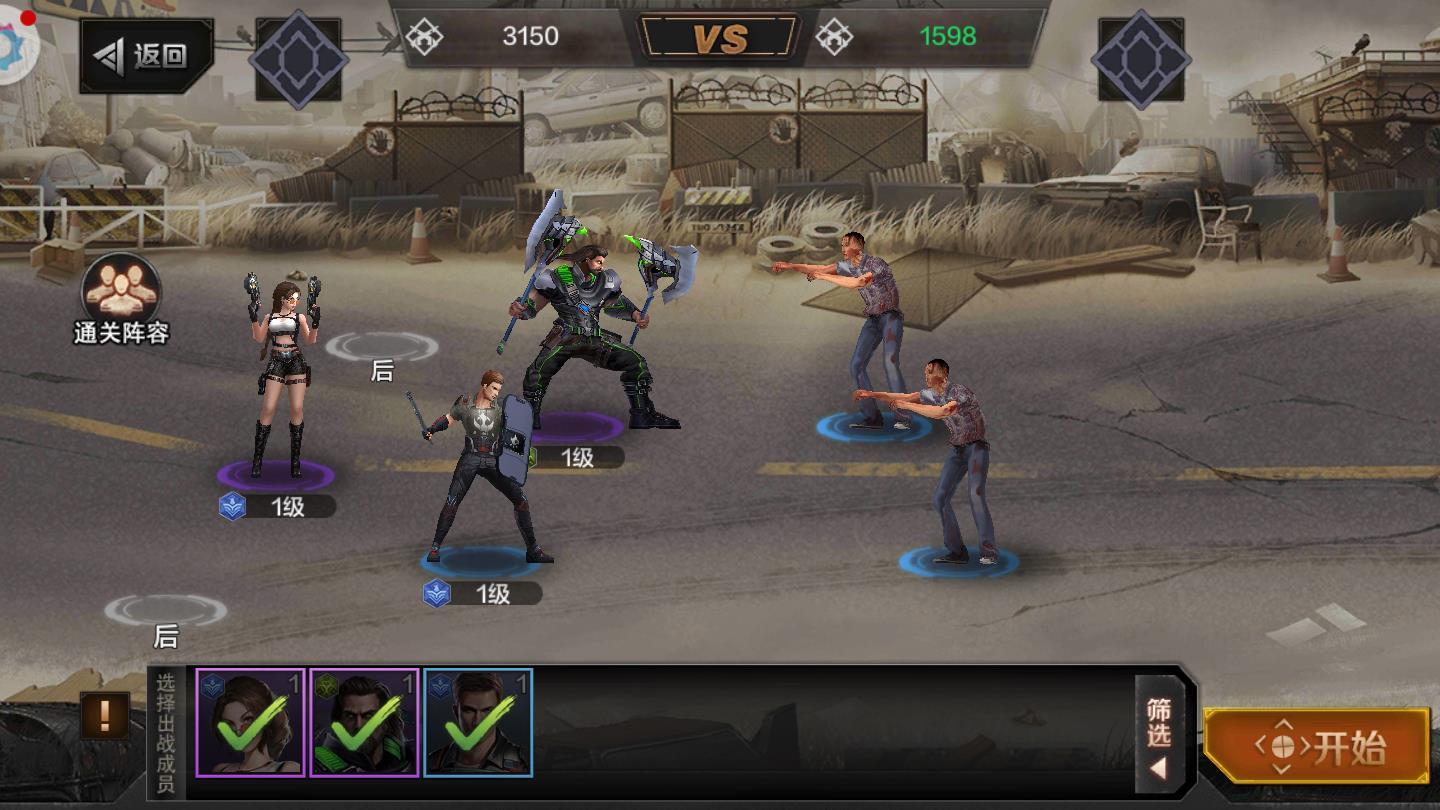
Task: Tap the orange exclamation info button
Action: (105, 714)
